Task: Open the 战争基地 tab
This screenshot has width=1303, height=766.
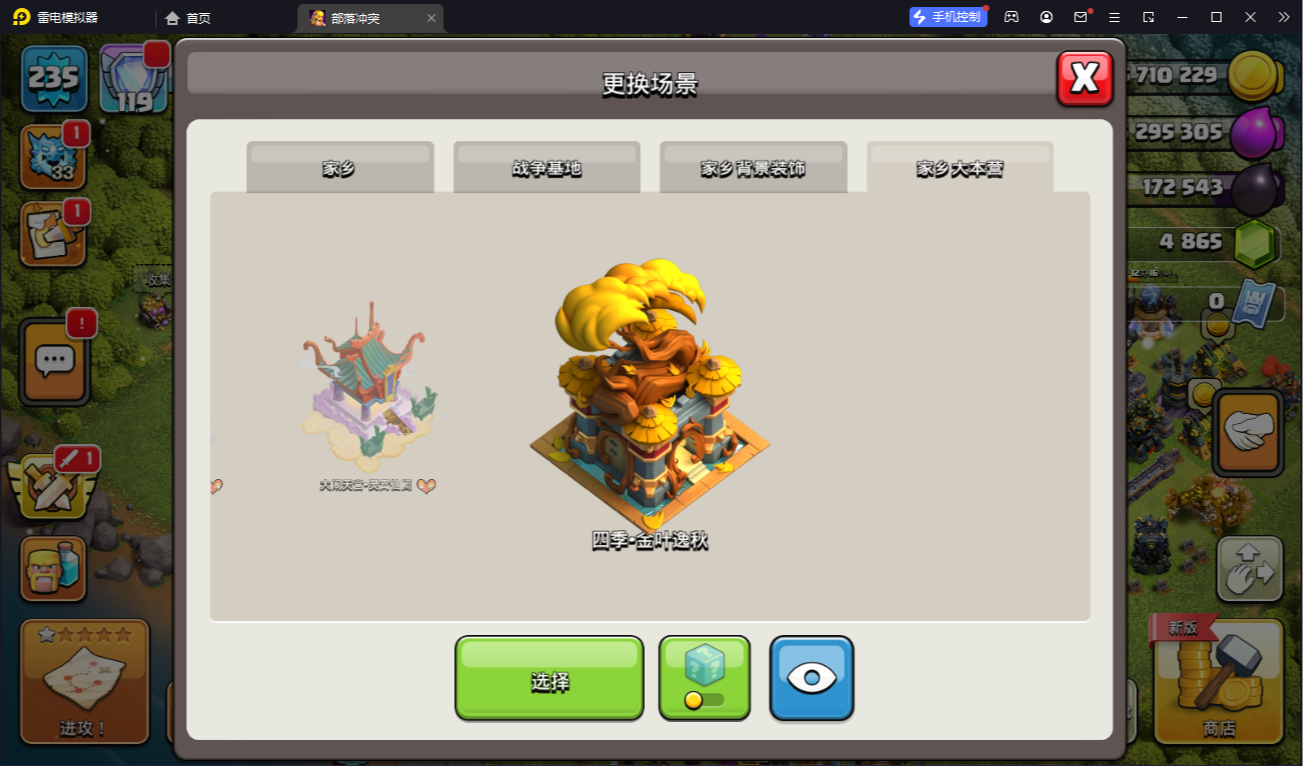Action: coord(546,168)
